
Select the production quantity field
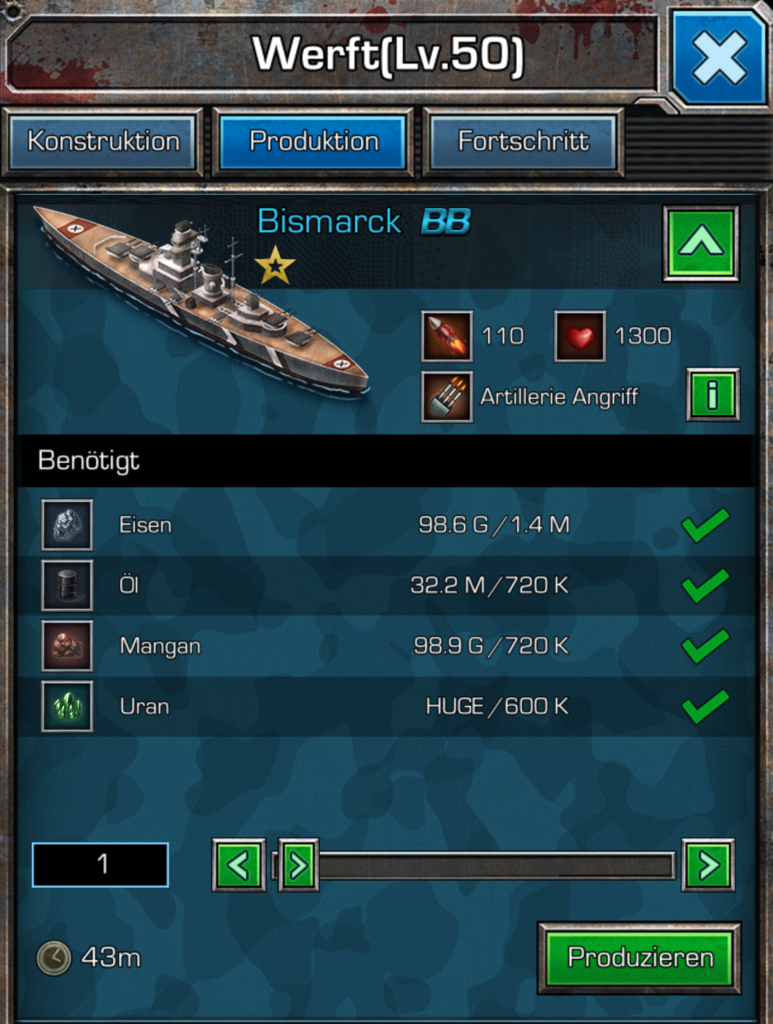pyautogui.click(x=100, y=865)
